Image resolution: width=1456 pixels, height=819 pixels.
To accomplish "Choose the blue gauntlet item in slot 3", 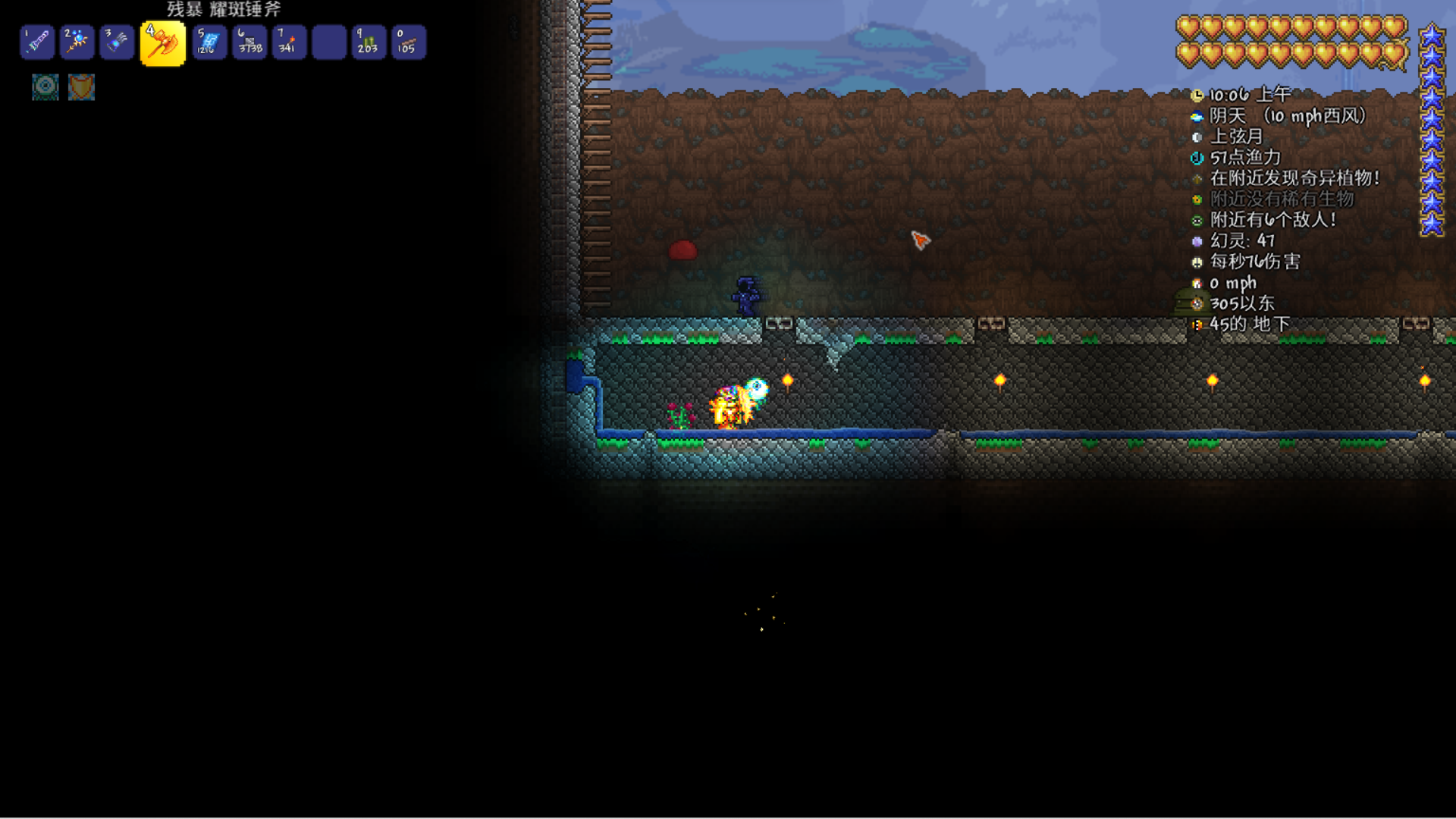I will (117, 42).
